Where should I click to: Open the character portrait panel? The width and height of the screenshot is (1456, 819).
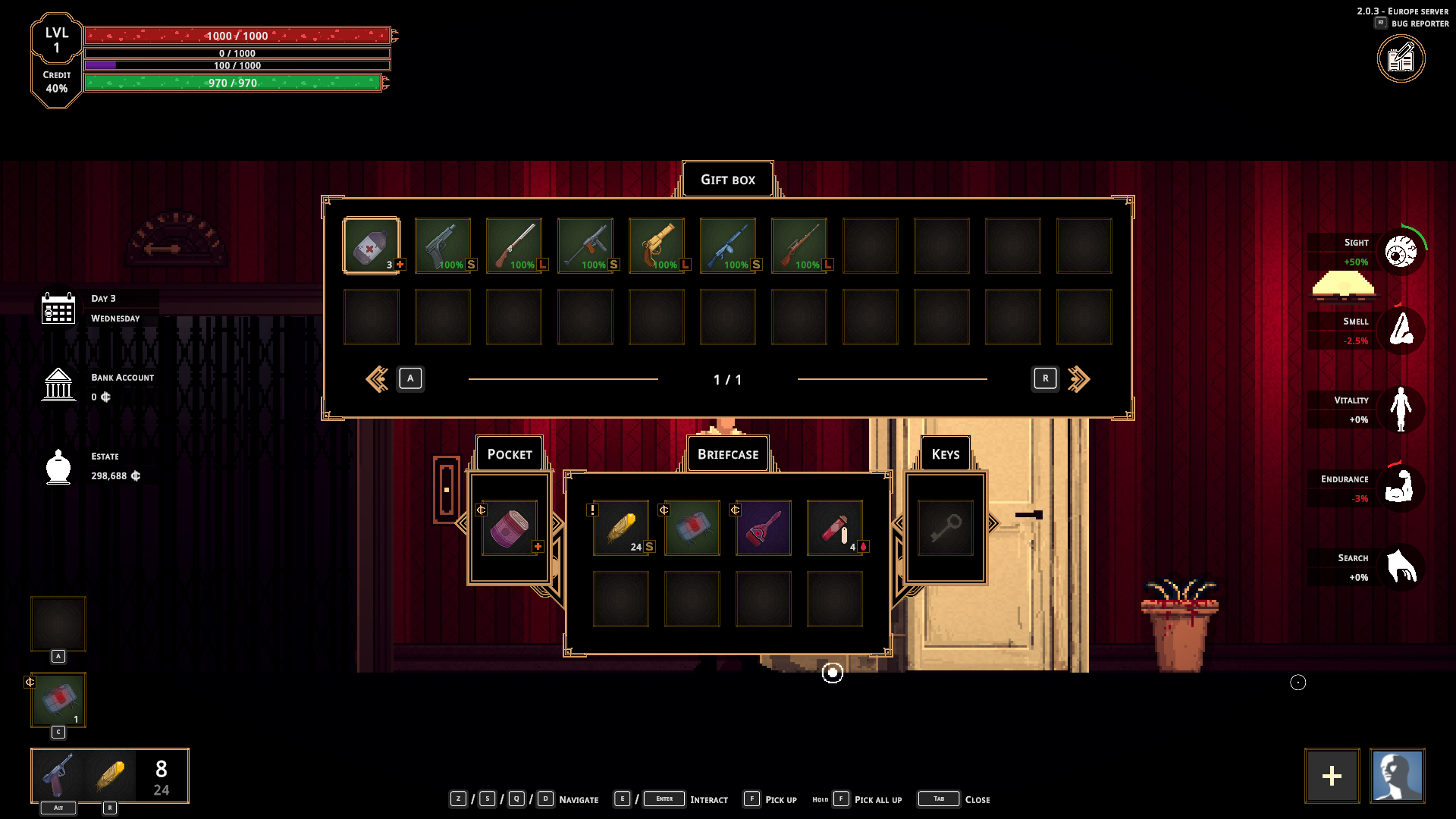click(1398, 776)
